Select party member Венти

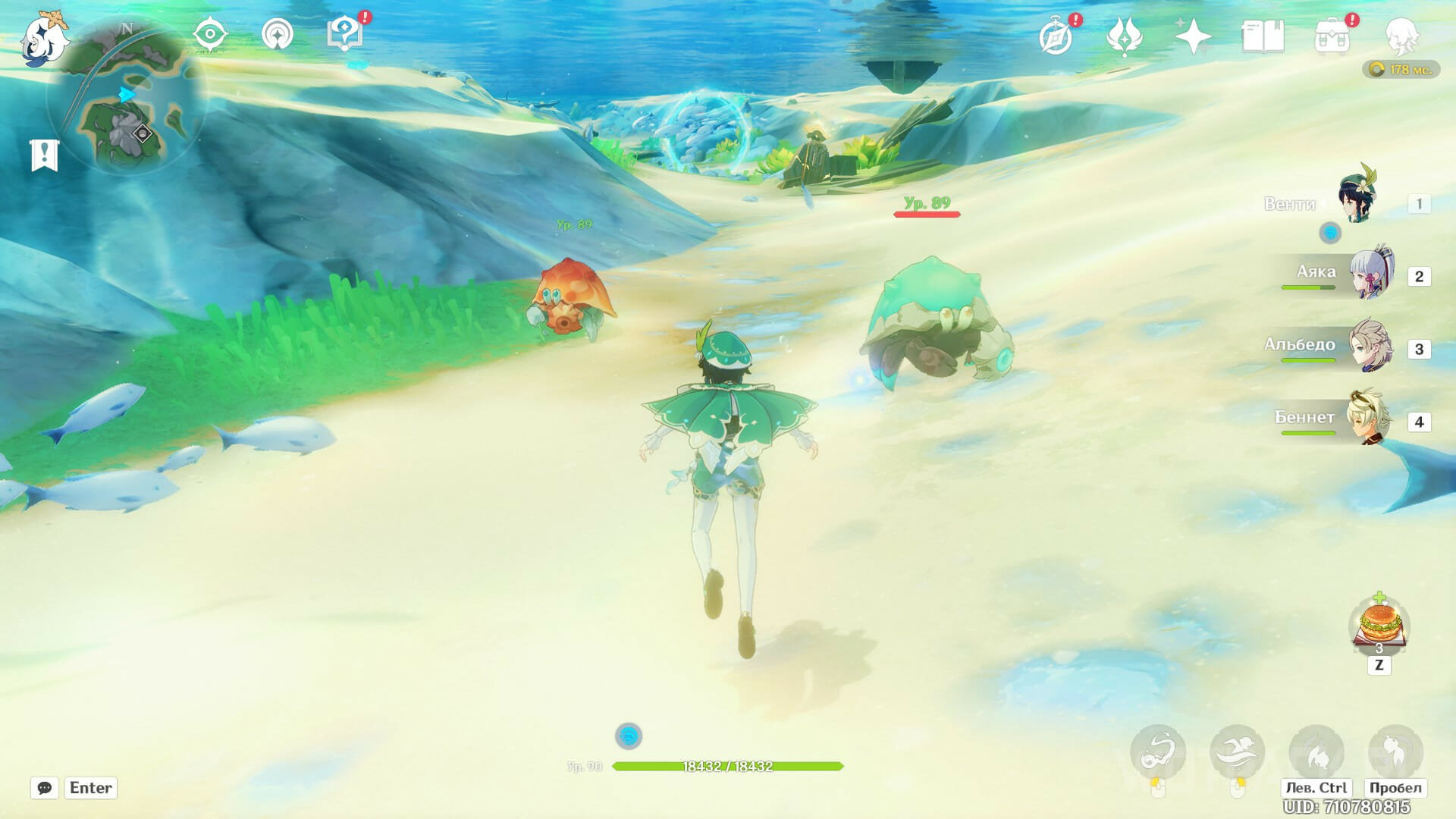pos(1356,199)
